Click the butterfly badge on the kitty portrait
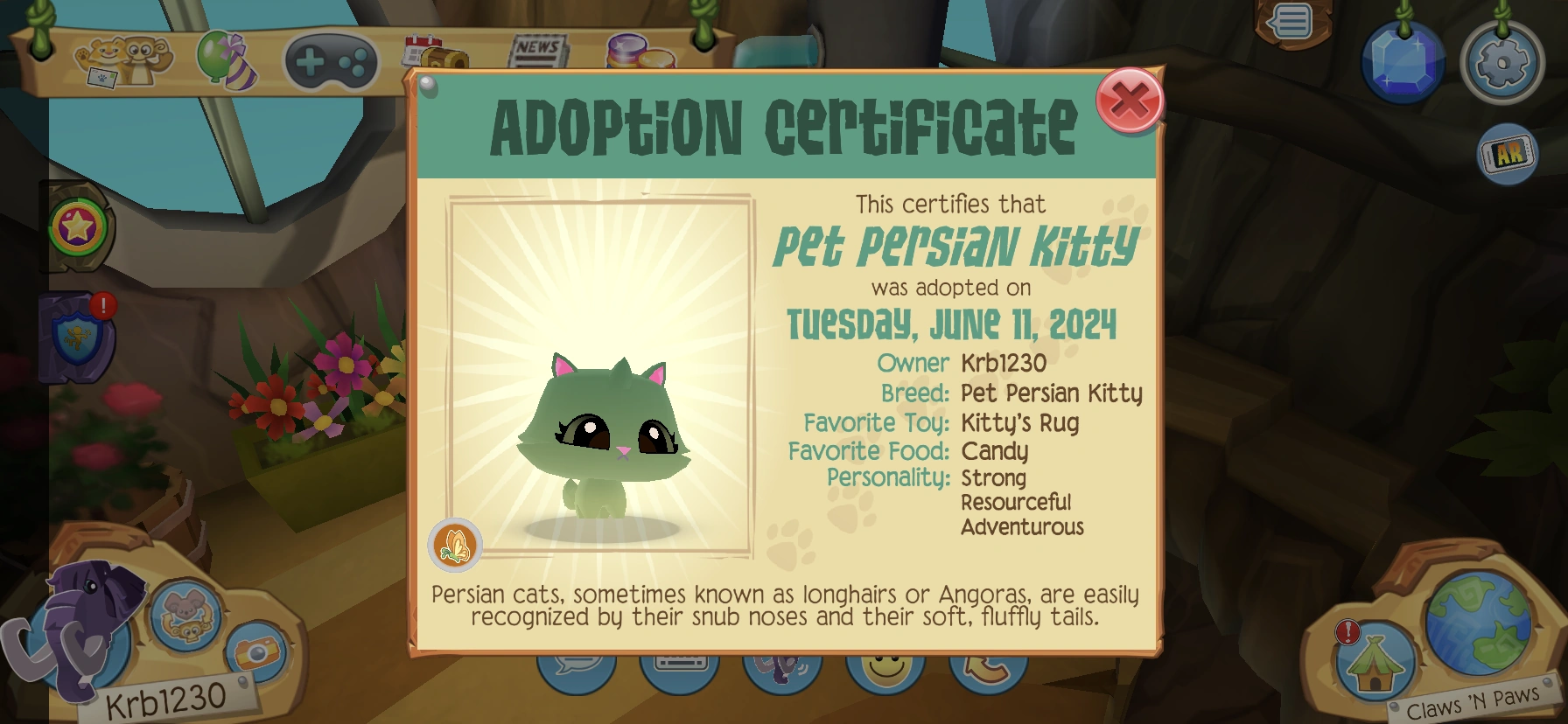 point(455,543)
